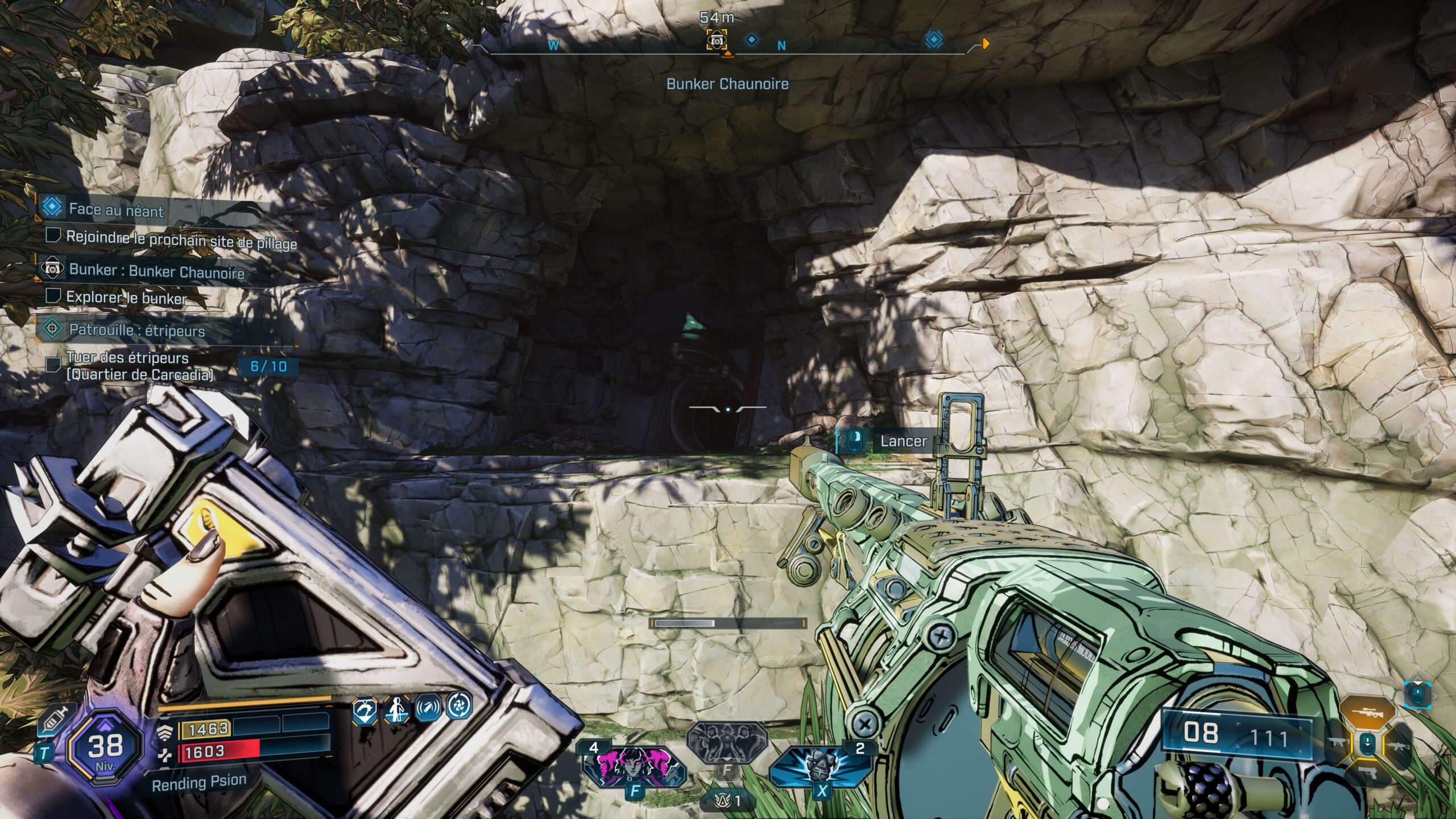Select the sniper rifle weapon slot
The image size is (1456, 819).
point(1367,714)
